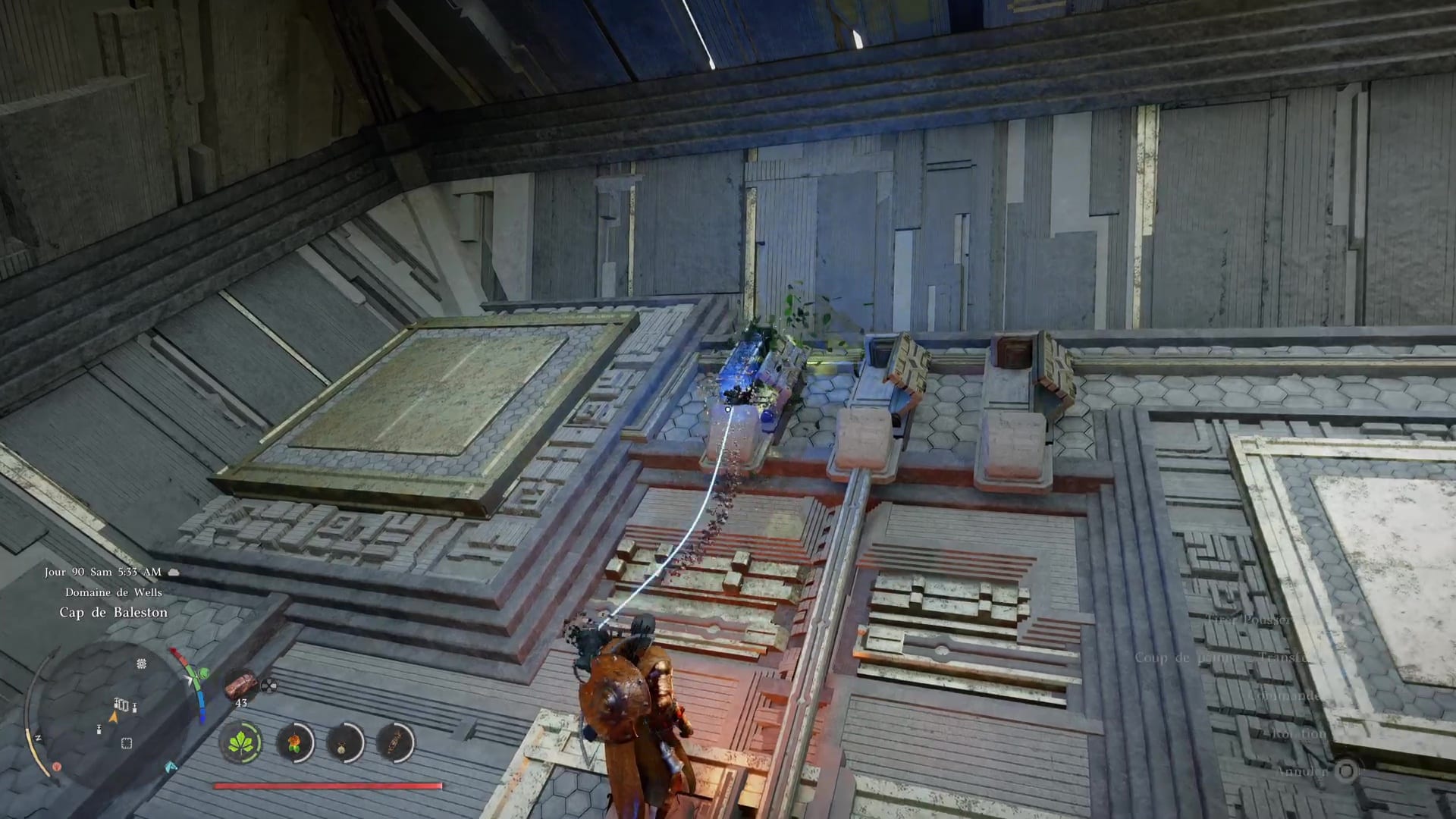Click the gear-shaped marker on the minimap
The width and height of the screenshot is (1456, 819).
(141, 664)
